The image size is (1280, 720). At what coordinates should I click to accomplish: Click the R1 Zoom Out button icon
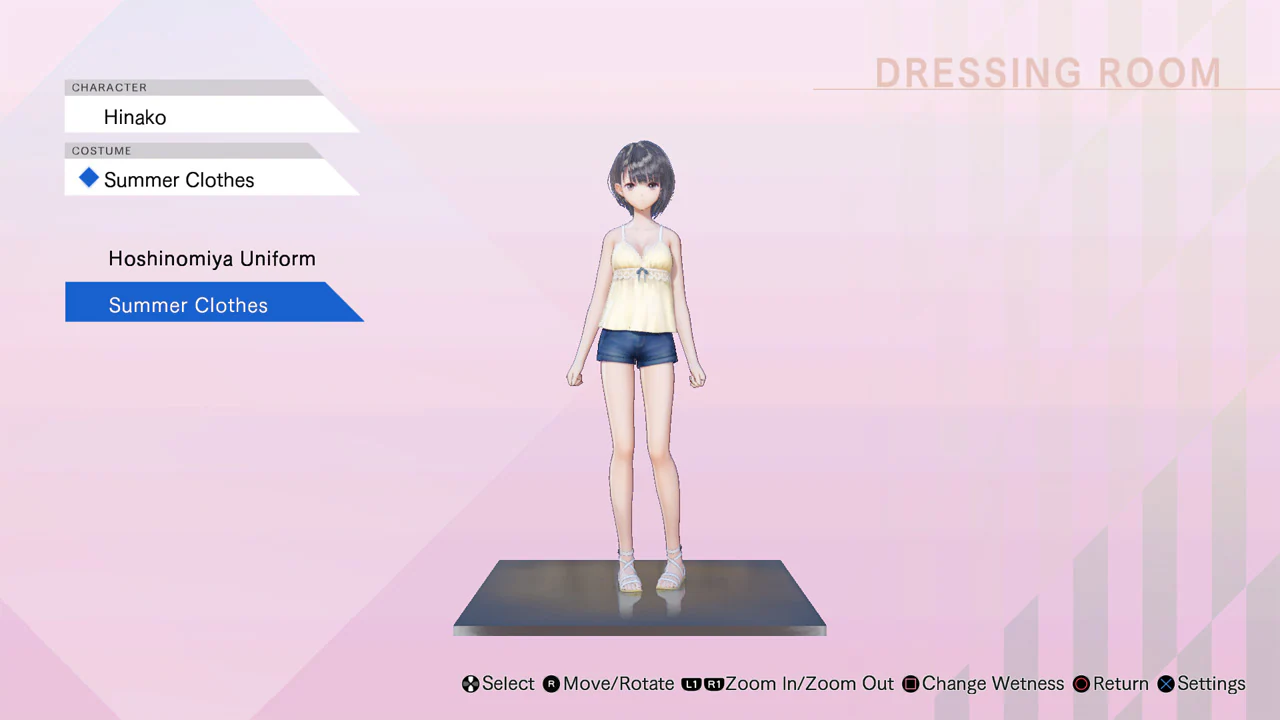pyautogui.click(x=714, y=684)
